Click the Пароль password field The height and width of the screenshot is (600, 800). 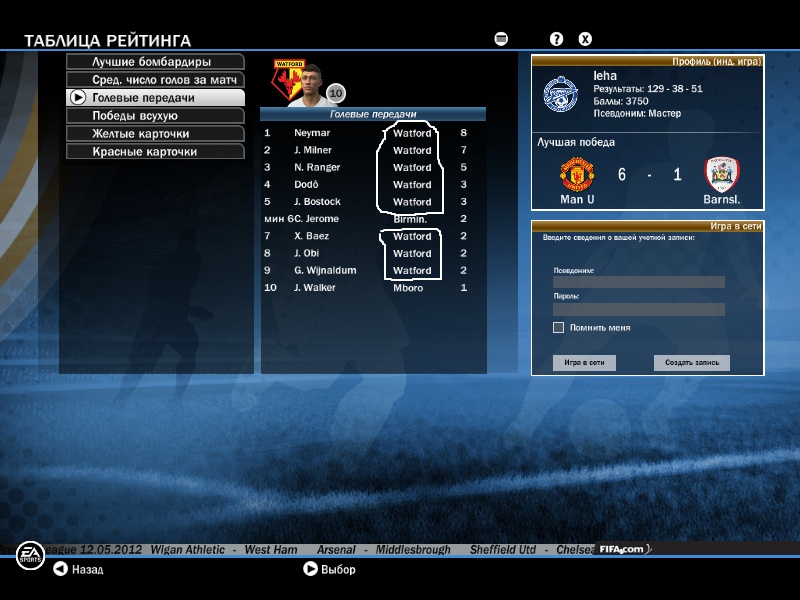point(638,309)
